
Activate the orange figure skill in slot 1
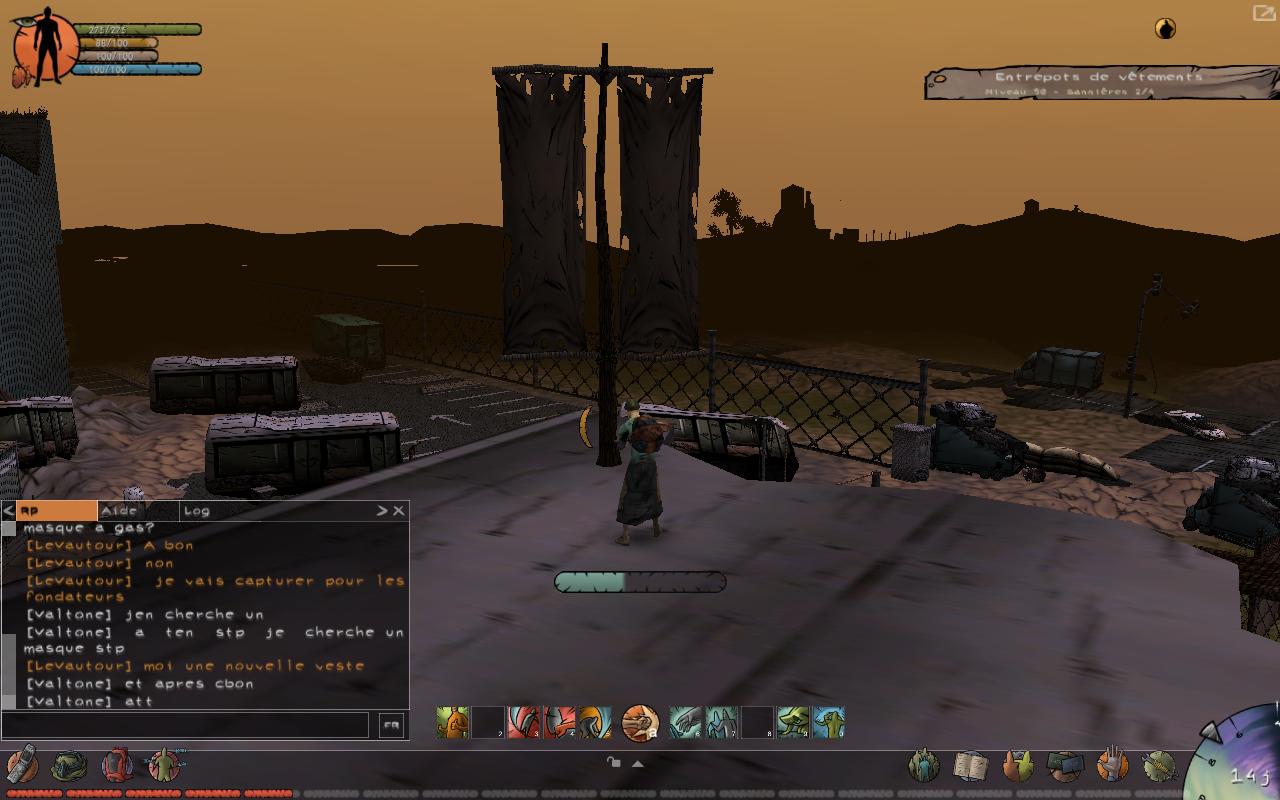[x=452, y=722]
